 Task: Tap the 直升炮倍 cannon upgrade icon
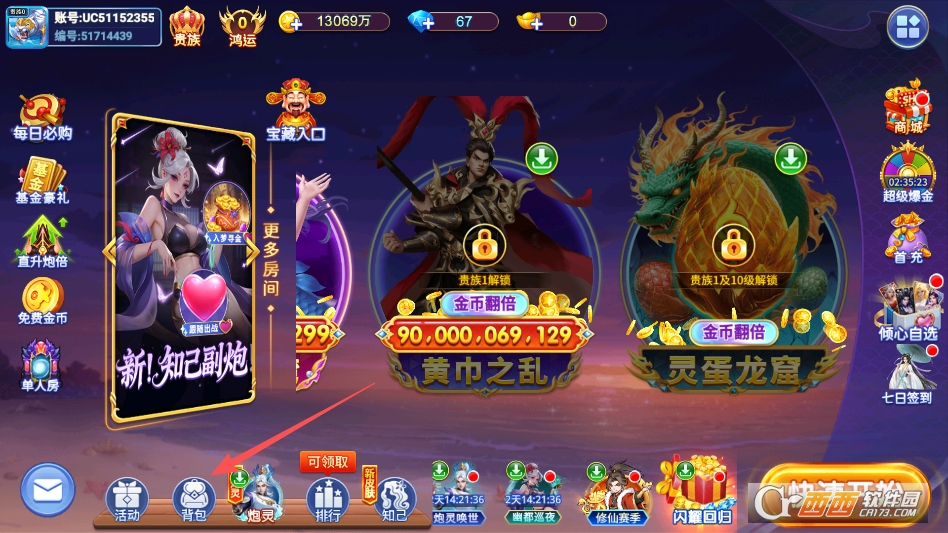click(42, 243)
